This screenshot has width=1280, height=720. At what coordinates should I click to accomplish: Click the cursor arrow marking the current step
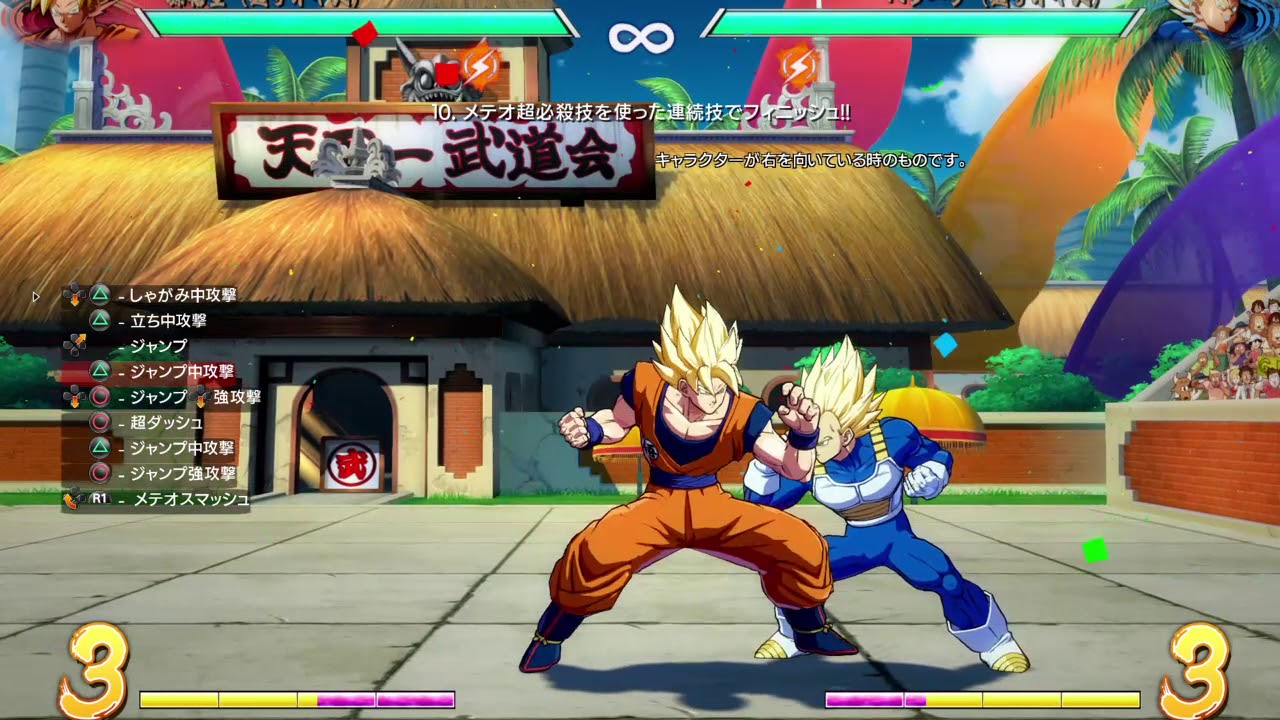coord(36,295)
